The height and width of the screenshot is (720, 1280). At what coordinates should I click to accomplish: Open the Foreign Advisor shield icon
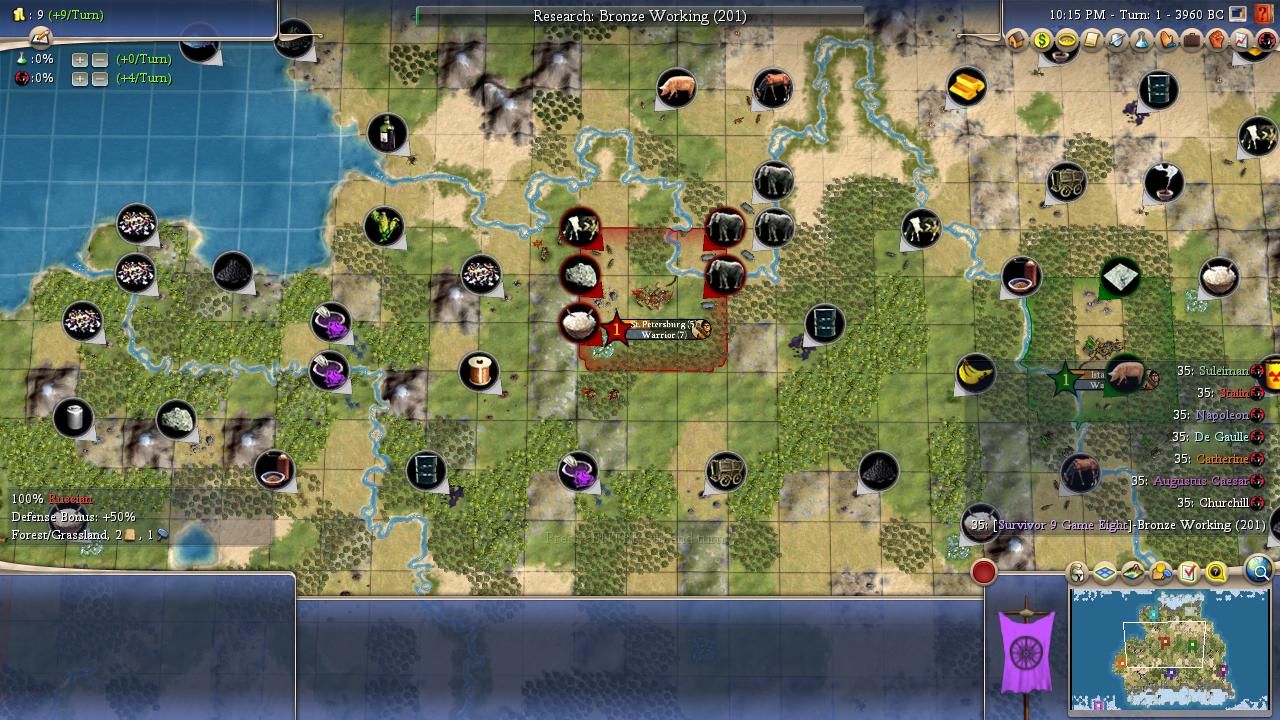tap(1117, 41)
